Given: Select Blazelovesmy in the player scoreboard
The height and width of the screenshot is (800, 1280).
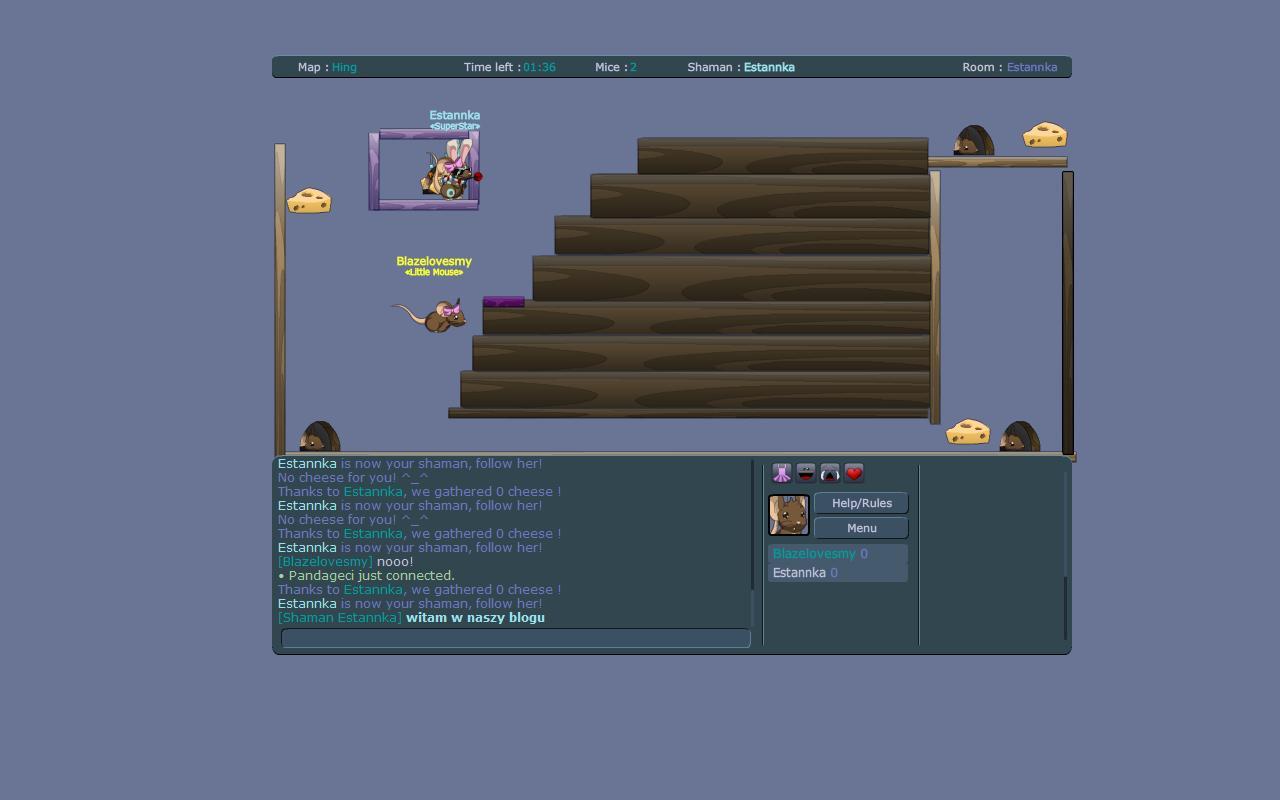Looking at the screenshot, I should 812,553.
